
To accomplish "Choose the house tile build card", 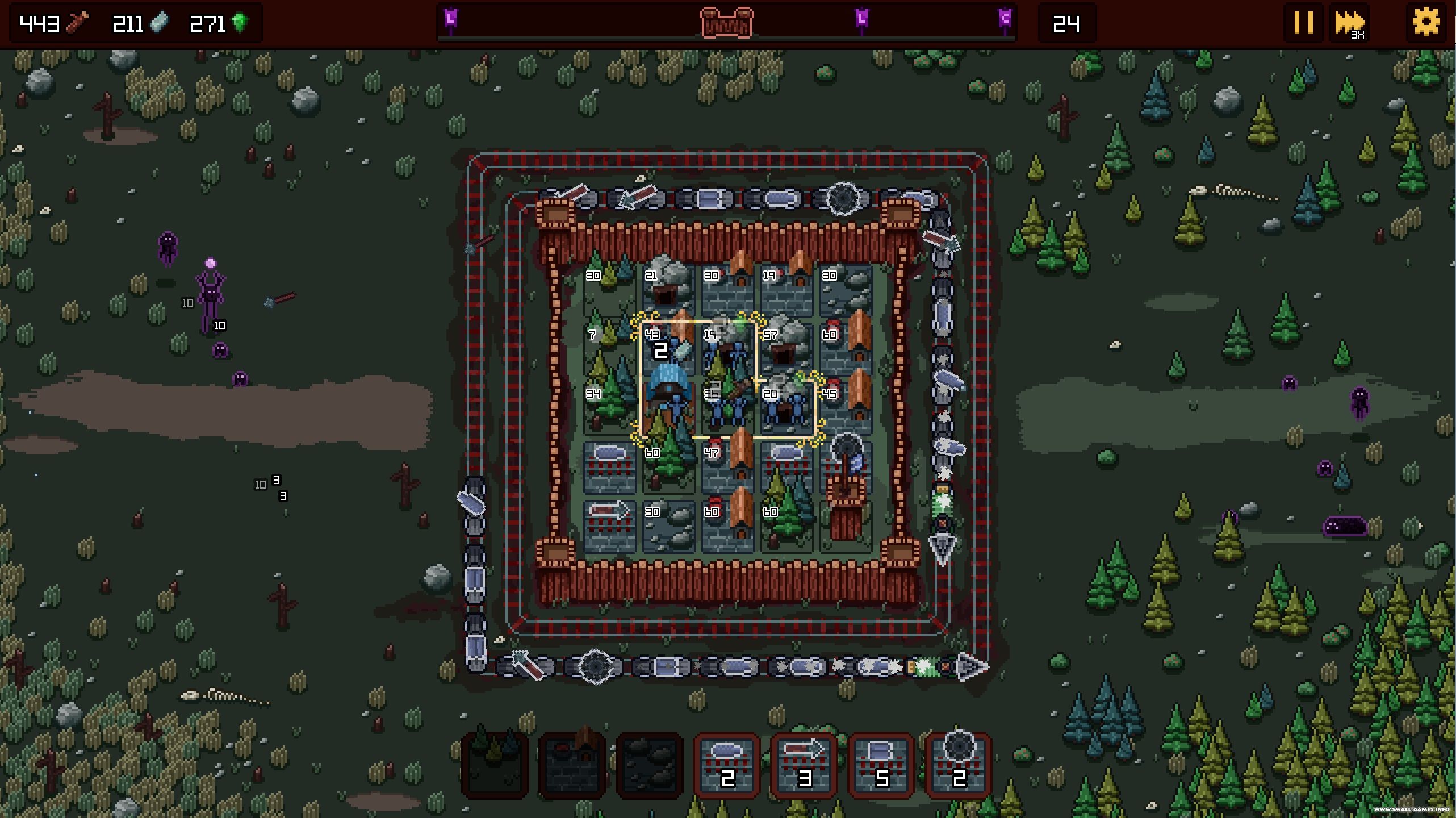I will [572, 765].
